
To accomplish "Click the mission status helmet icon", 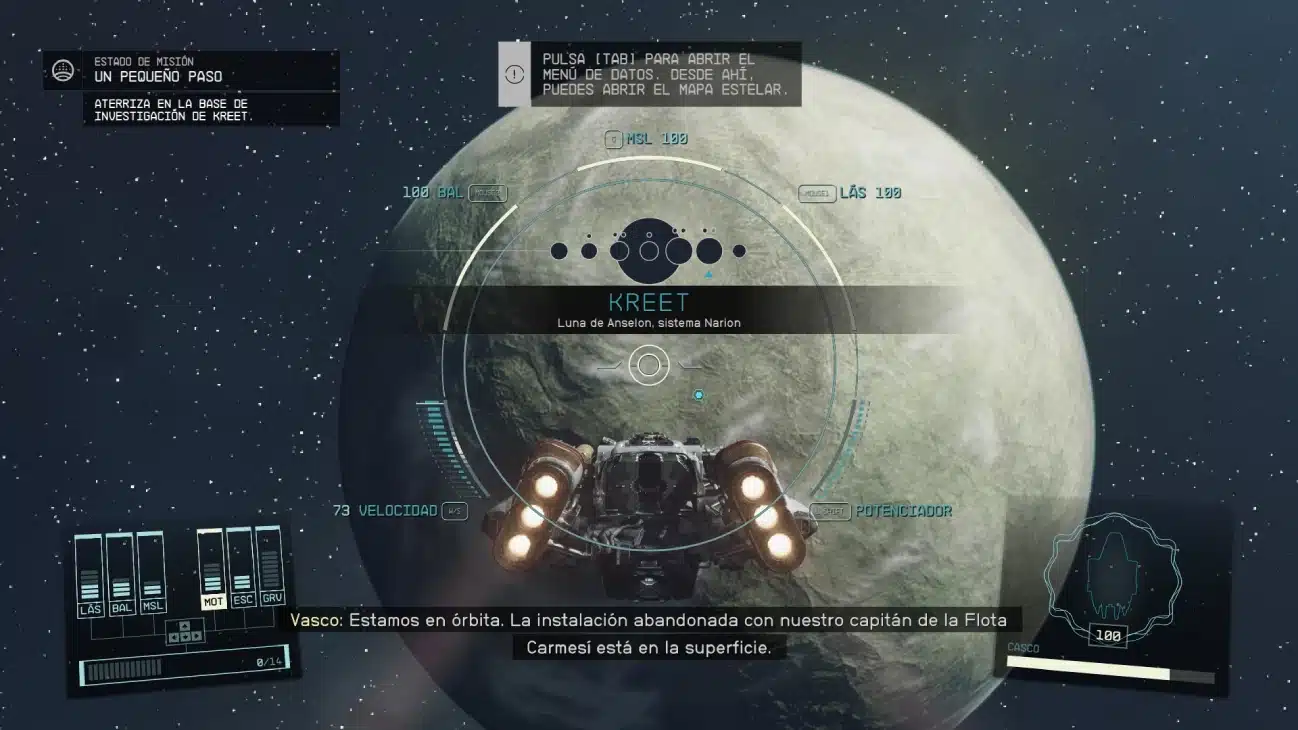I will tap(63, 70).
